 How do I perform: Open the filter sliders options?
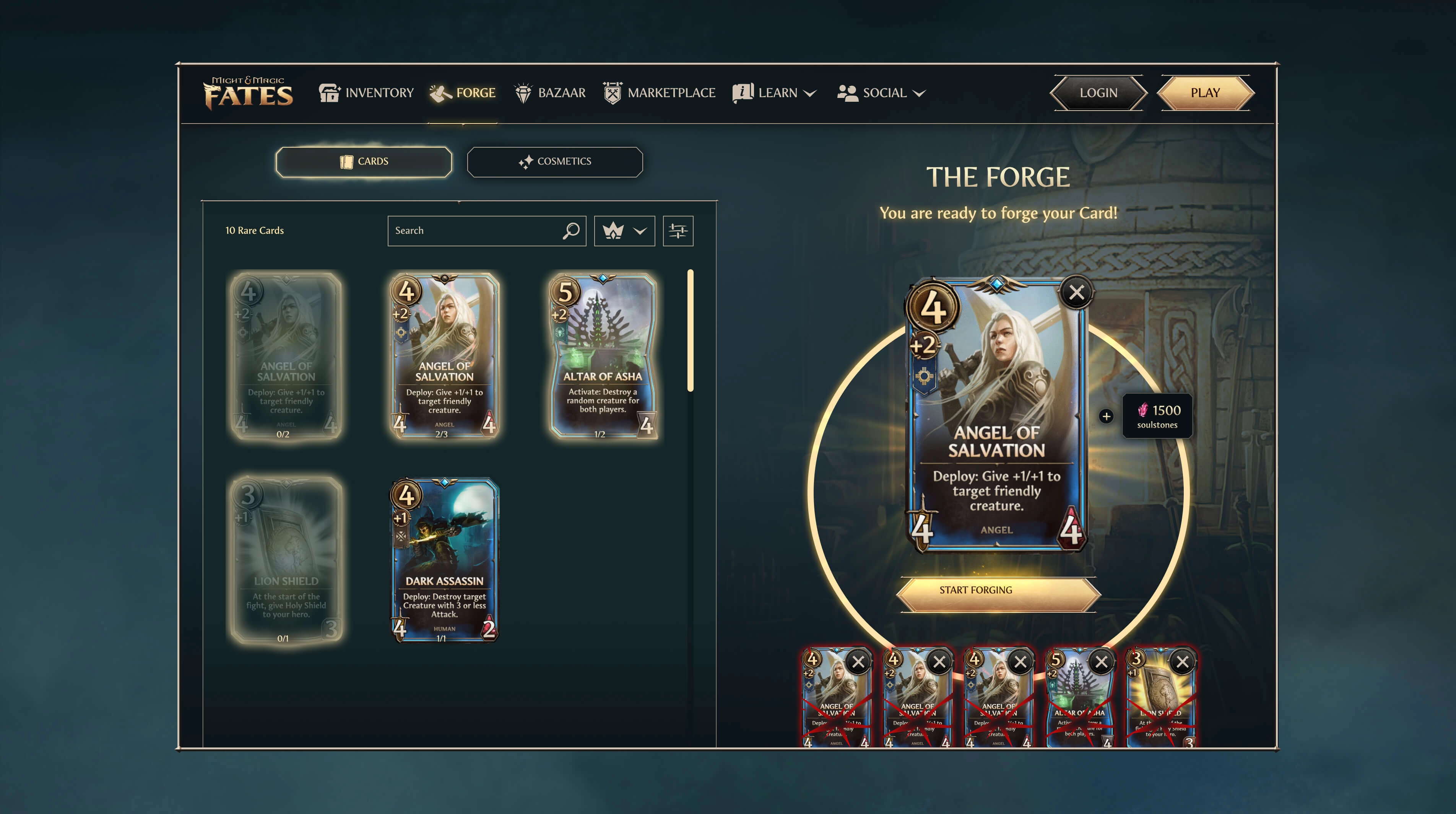pyautogui.click(x=678, y=231)
